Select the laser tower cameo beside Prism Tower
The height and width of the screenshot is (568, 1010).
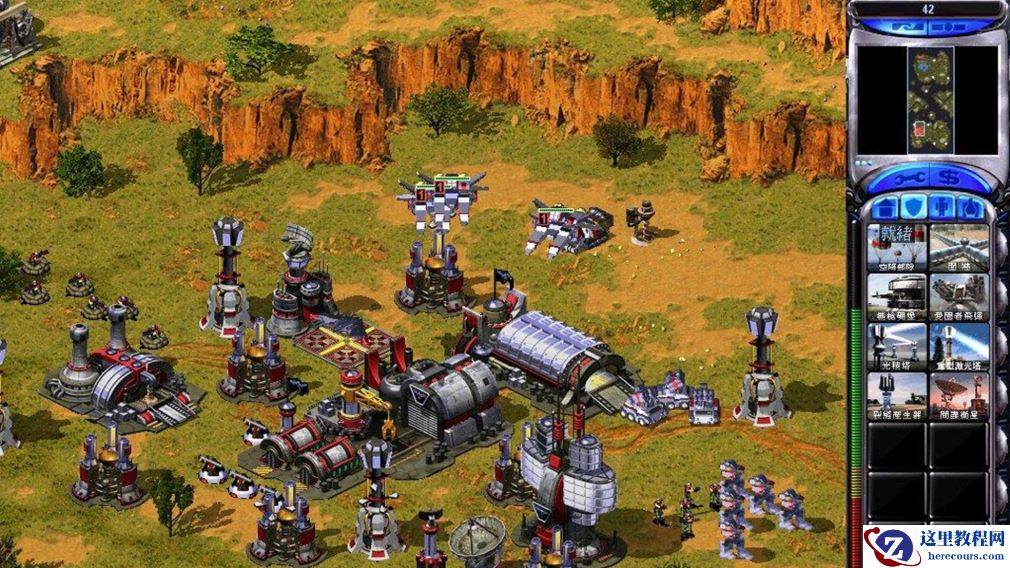click(959, 345)
